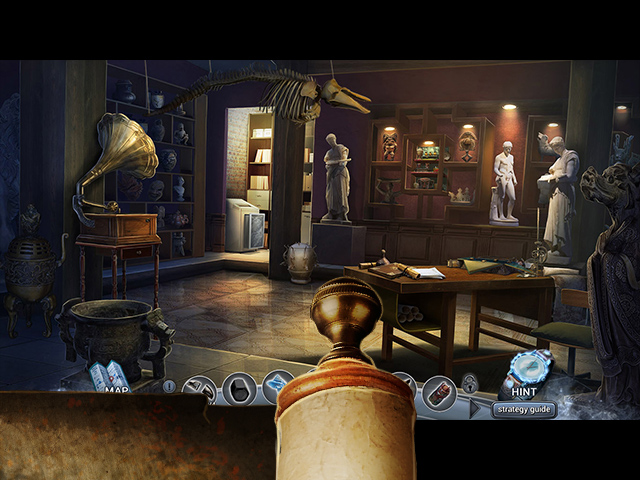640x480 pixels.
Task: Toggle the inventory padlock
Action: coord(468,383)
